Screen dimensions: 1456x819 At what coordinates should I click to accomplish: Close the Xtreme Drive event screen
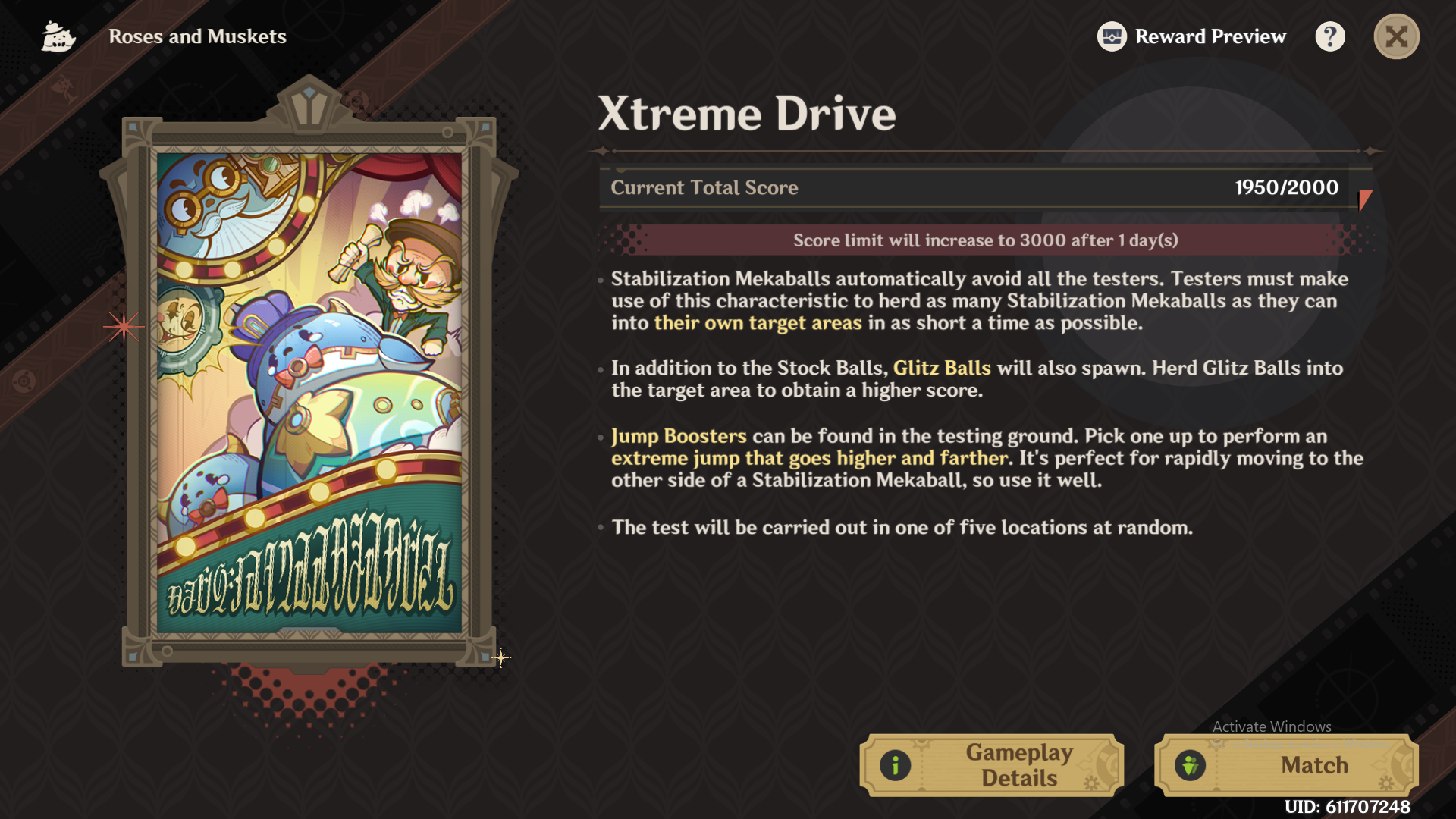pyautogui.click(x=1396, y=36)
